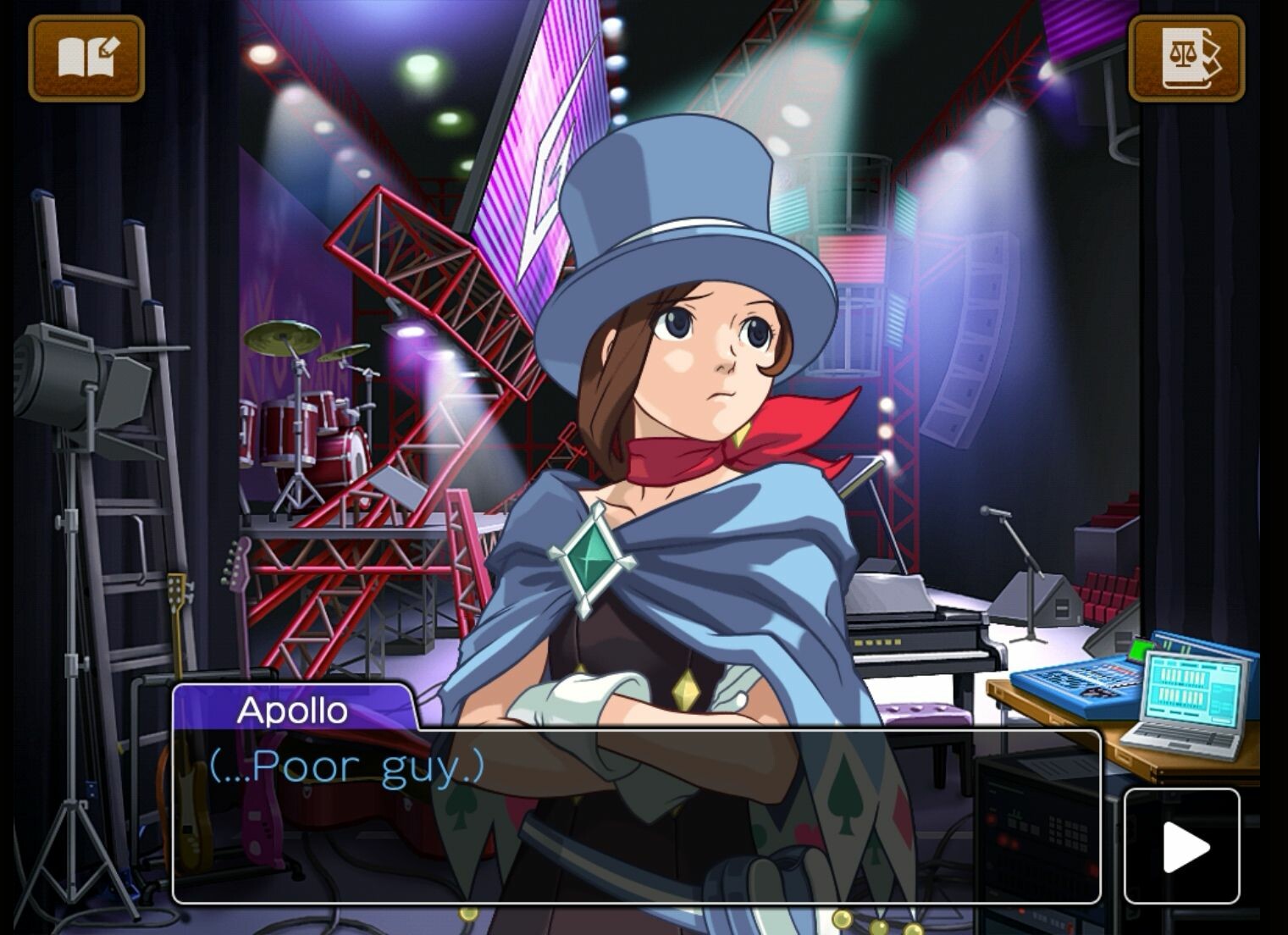Advance dialogue with the arrow button
This screenshot has width=1288, height=935.
pyautogui.click(x=1181, y=845)
